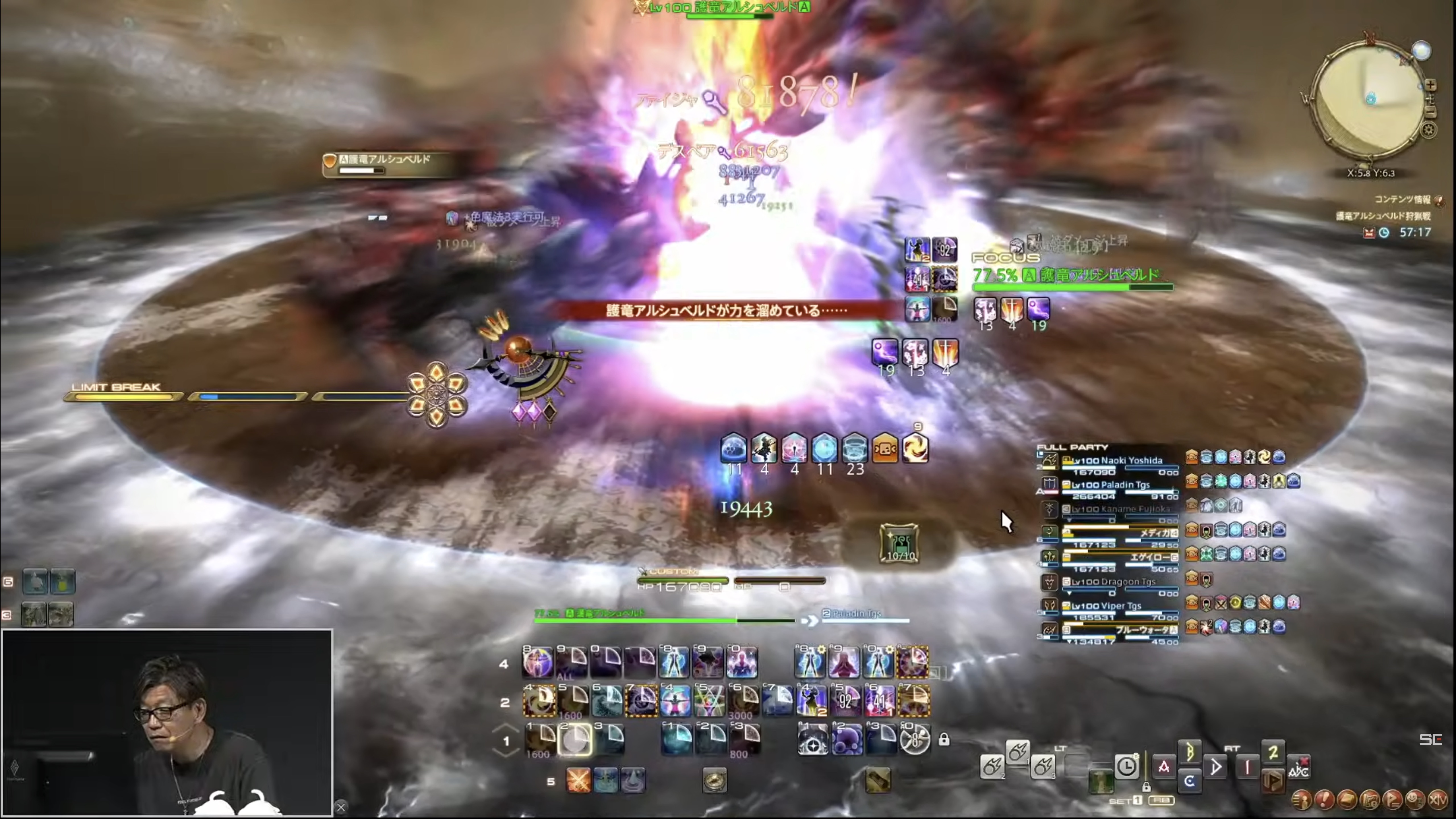
Task: Click the compass icon on the bottom hotbar
Action: 714,781
